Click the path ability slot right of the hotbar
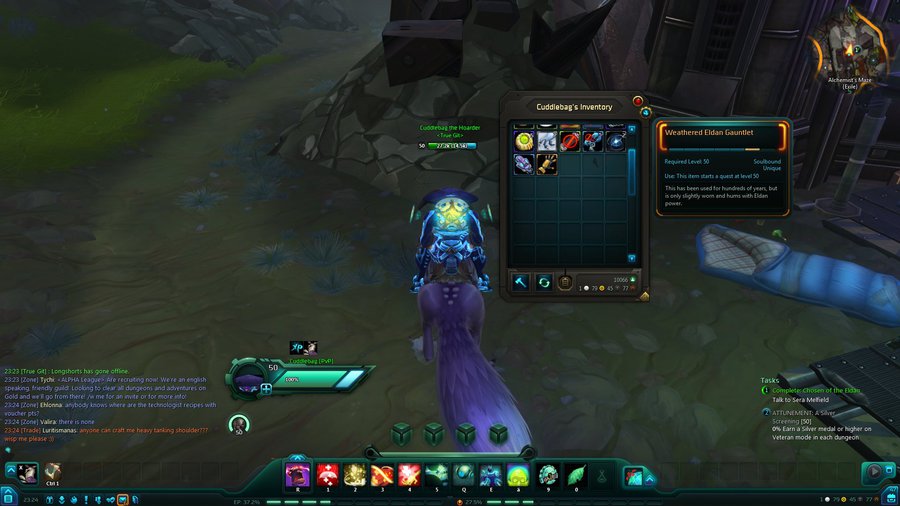Screen dimensions: 900x506 coord(632,474)
